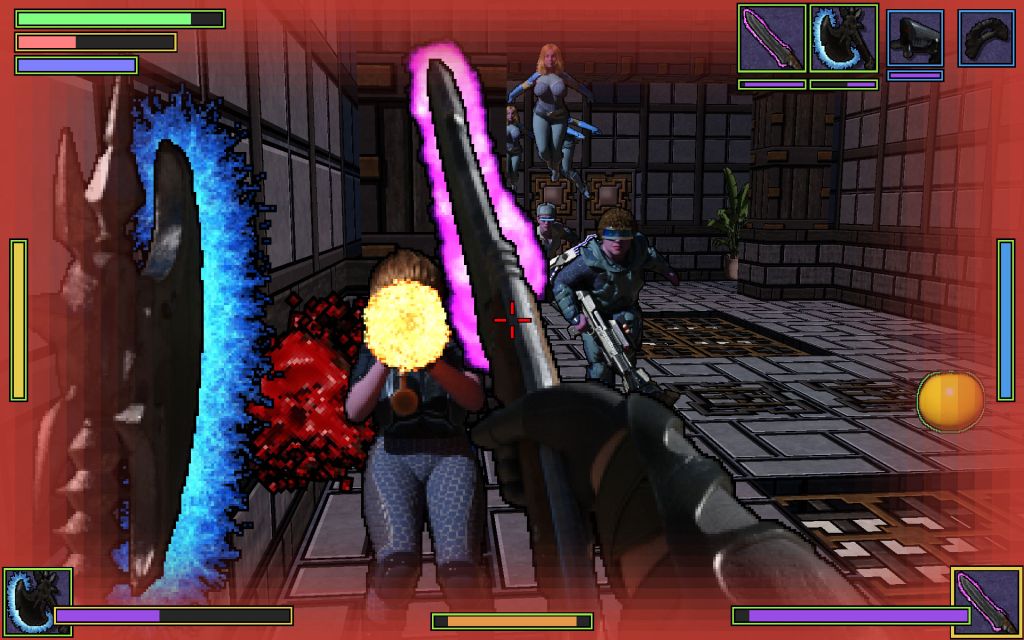Select the blue-glowing axe slot at top
The height and width of the screenshot is (640, 1024).
(844, 39)
